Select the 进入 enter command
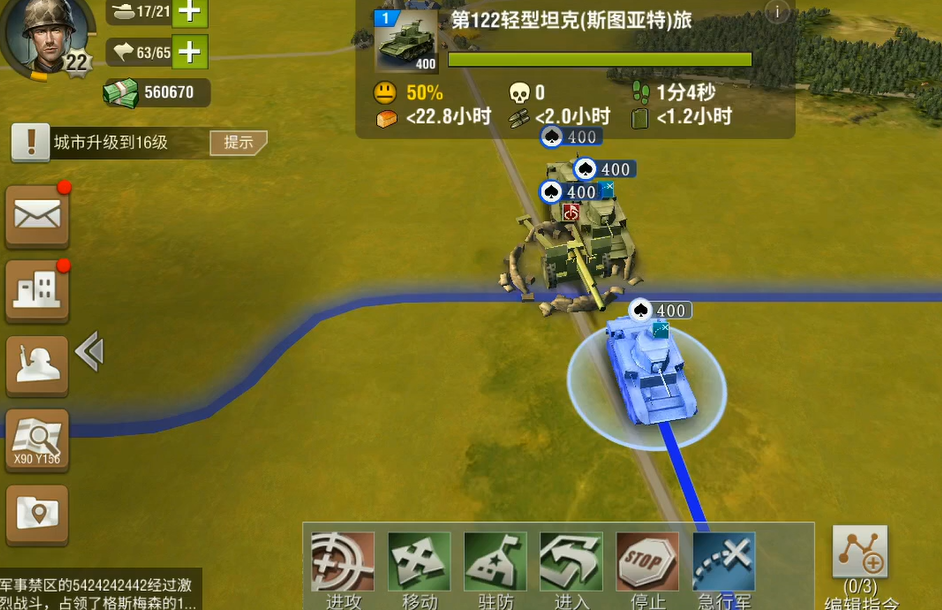Image resolution: width=942 pixels, height=610 pixels. (571, 565)
